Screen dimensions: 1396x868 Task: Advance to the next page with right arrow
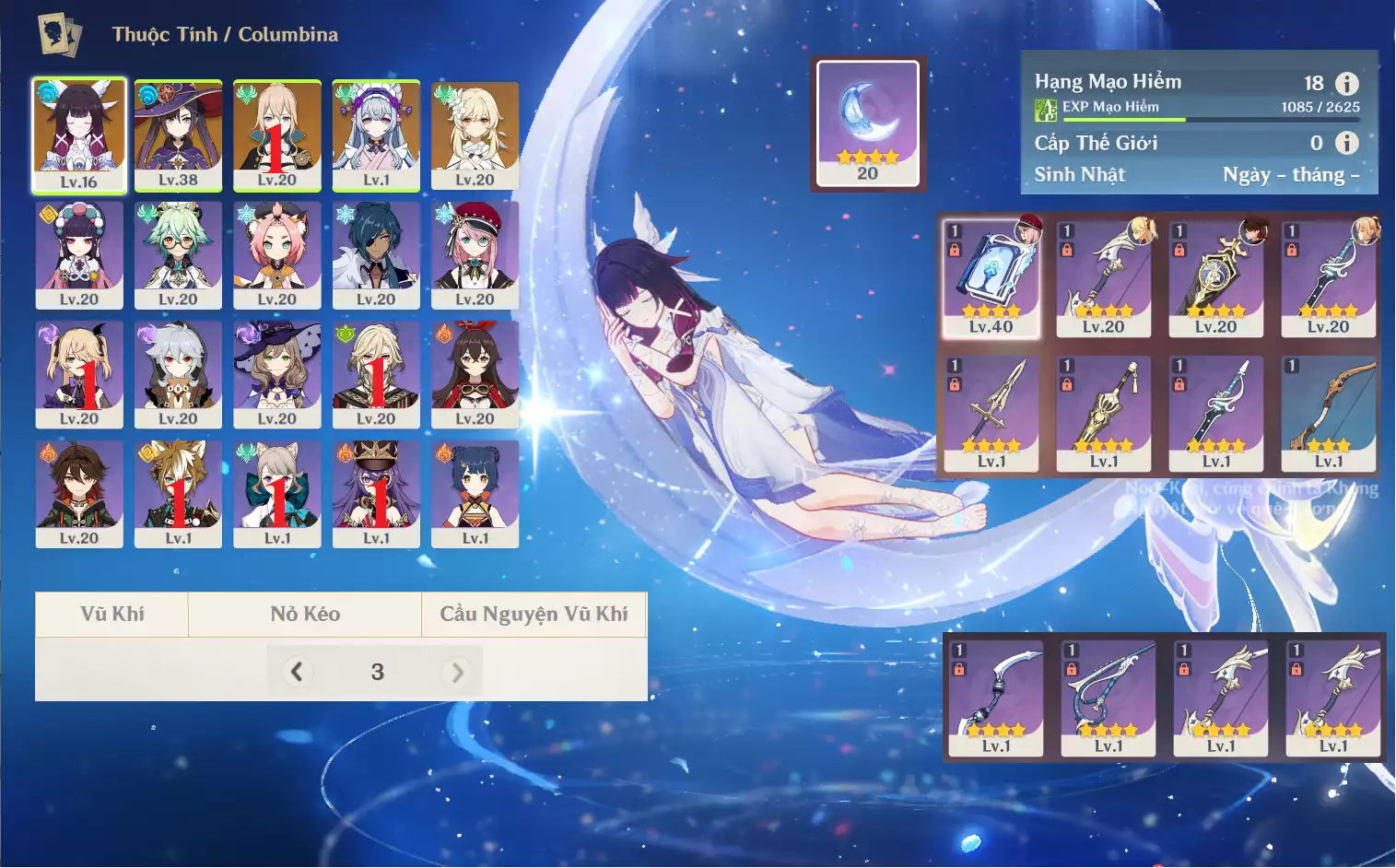coord(457,672)
